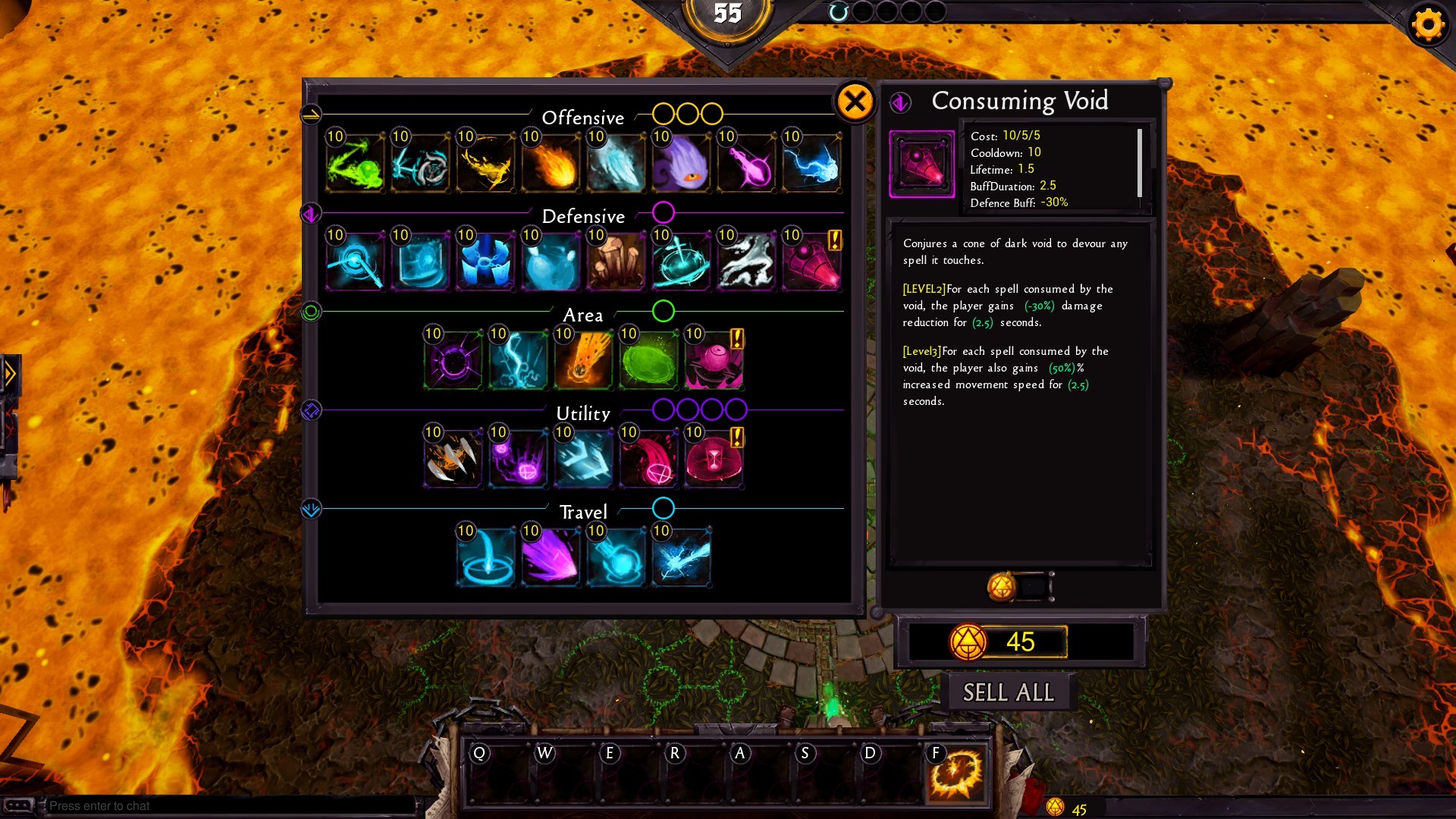Screen dimensions: 1456x819
Task: Select the brown mushroom defensive spell
Action: pos(617,262)
